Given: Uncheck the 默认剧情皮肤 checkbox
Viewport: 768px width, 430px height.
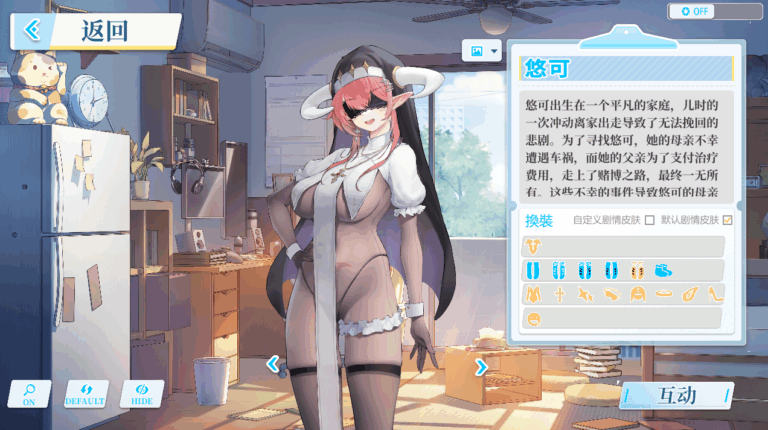Looking at the screenshot, I should tap(727, 220).
